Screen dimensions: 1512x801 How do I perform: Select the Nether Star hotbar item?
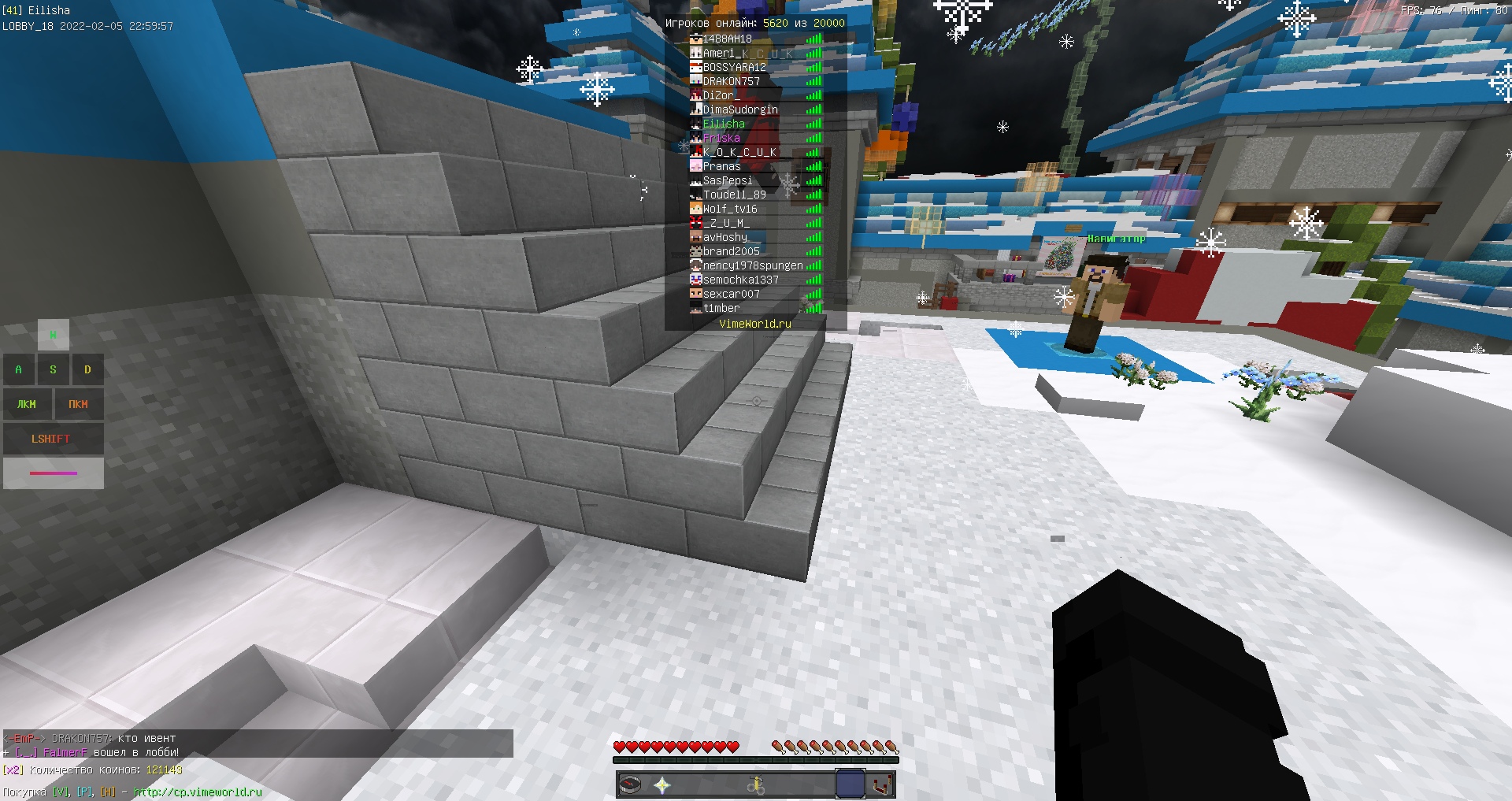[661, 784]
